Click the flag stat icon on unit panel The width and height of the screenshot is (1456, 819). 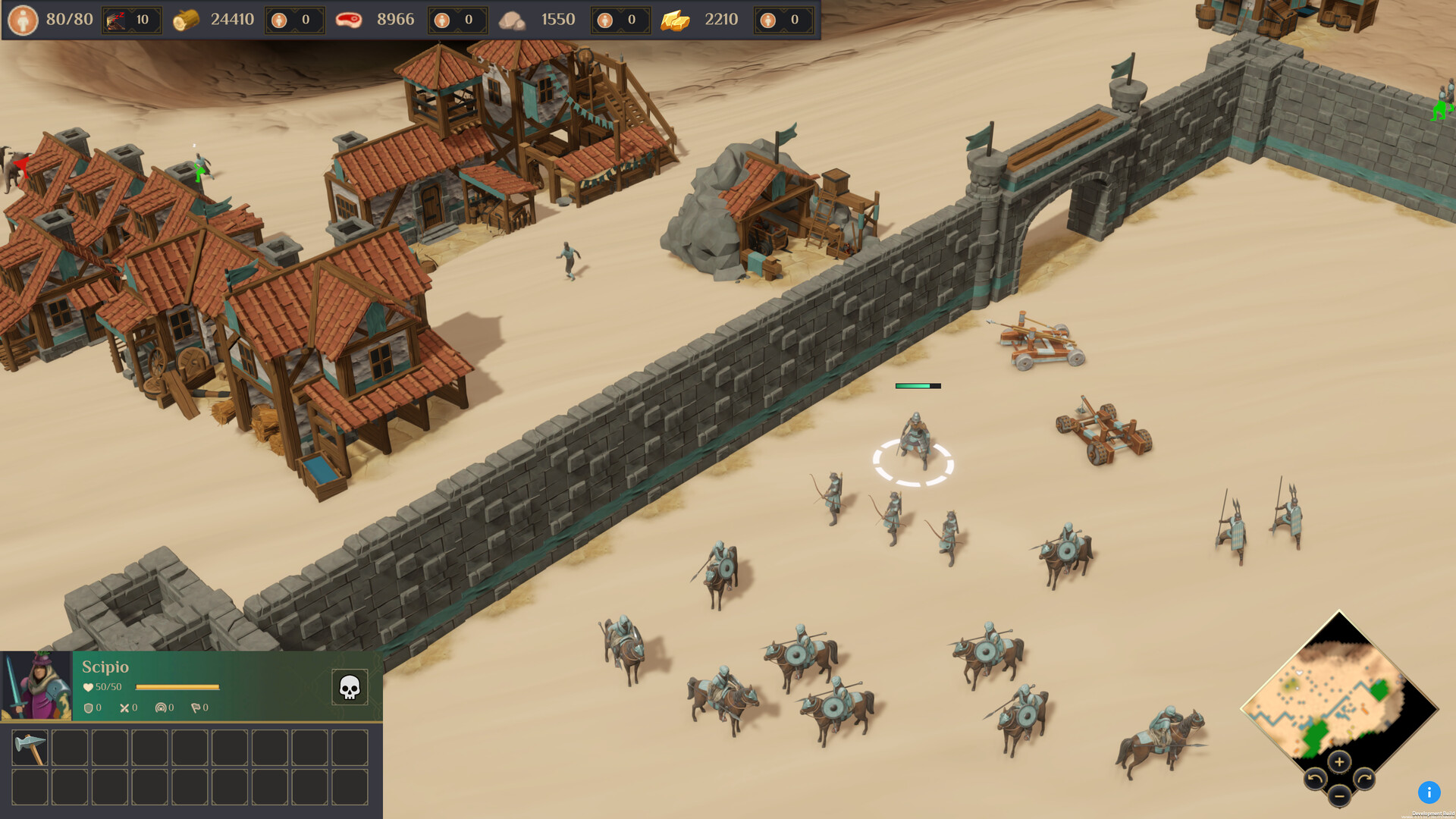click(x=196, y=708)
